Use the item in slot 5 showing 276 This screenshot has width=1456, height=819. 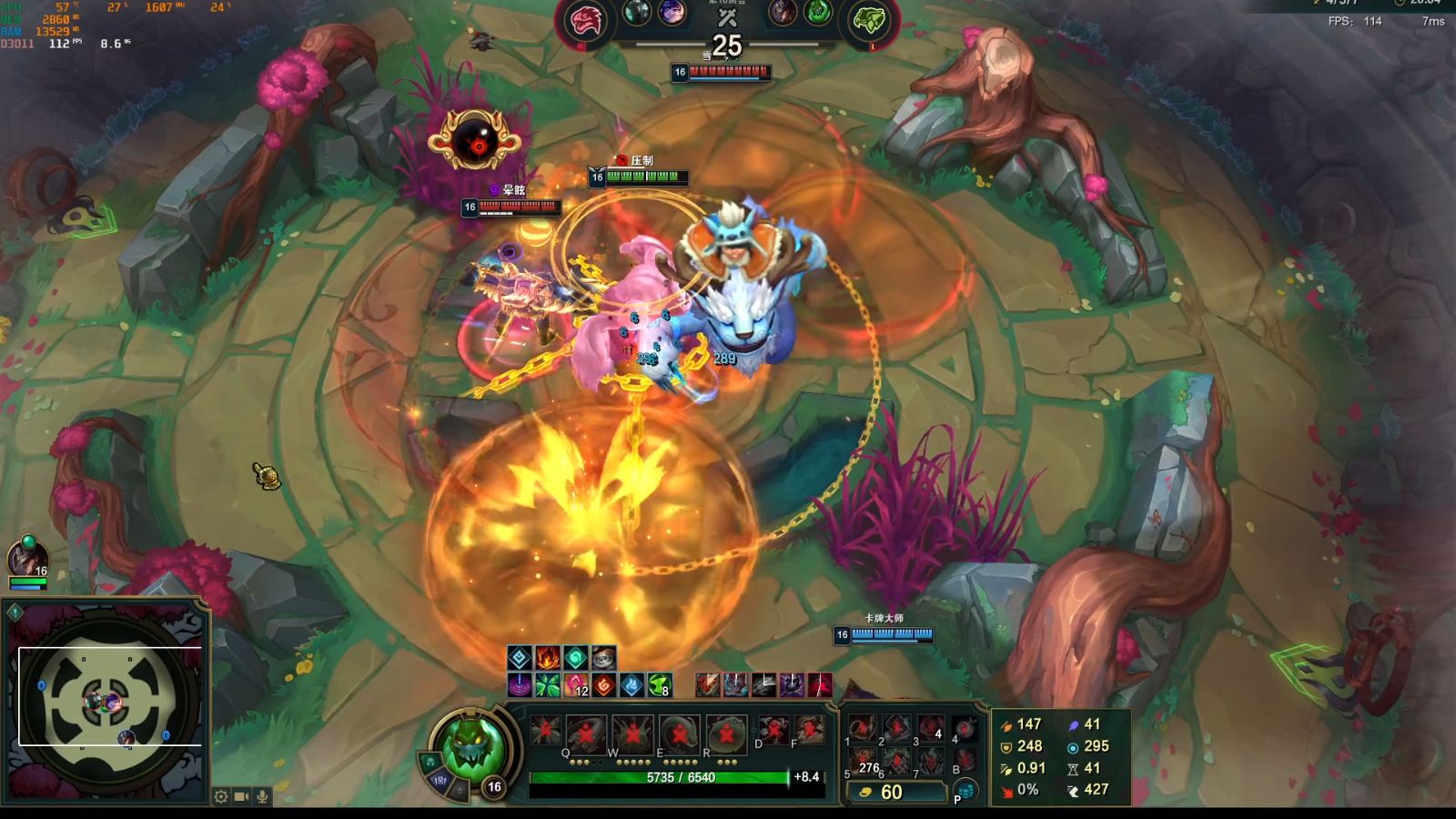(x=862, y=761)
